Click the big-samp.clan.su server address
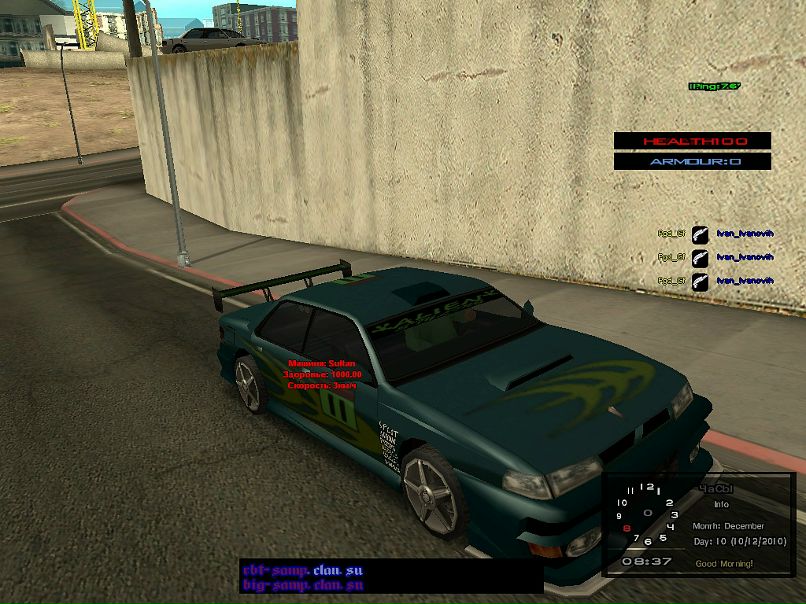This screenshot has width=806, height=604. tap(303, 585)
